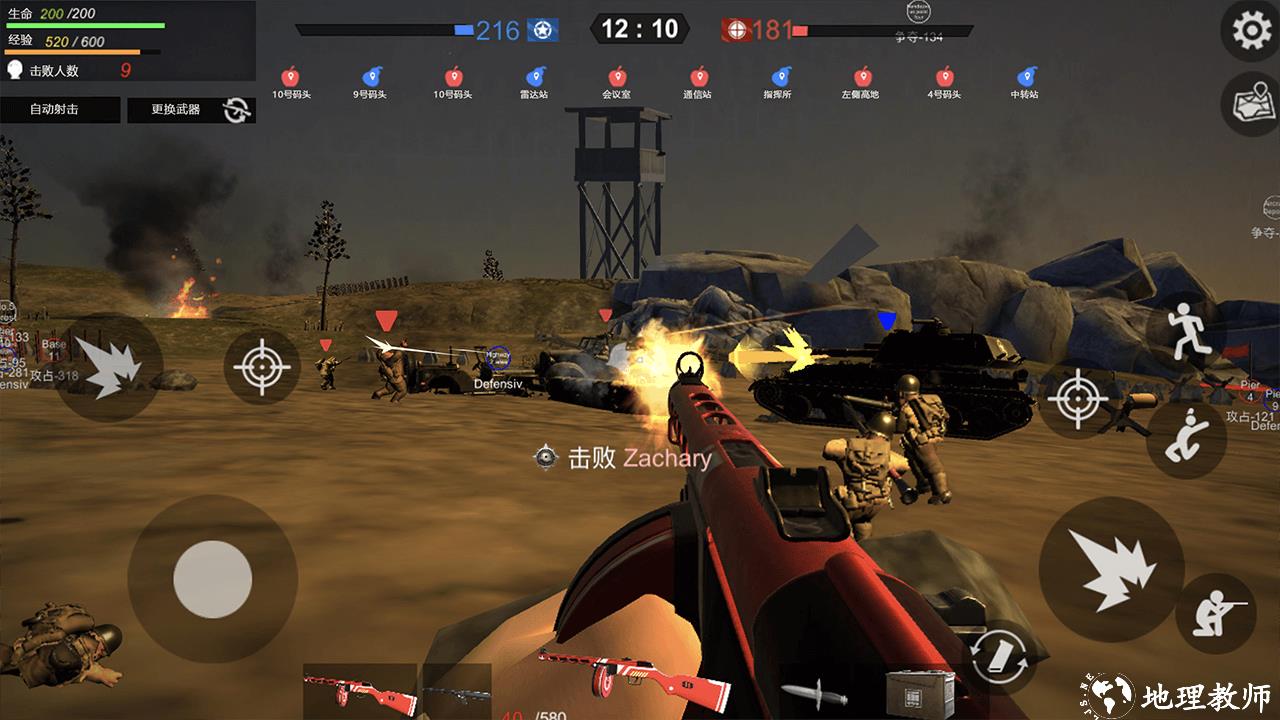This screenshot has height=720, width=1280.
Task: Open the gear settings menu
Action: click(x=1251, y=31)
